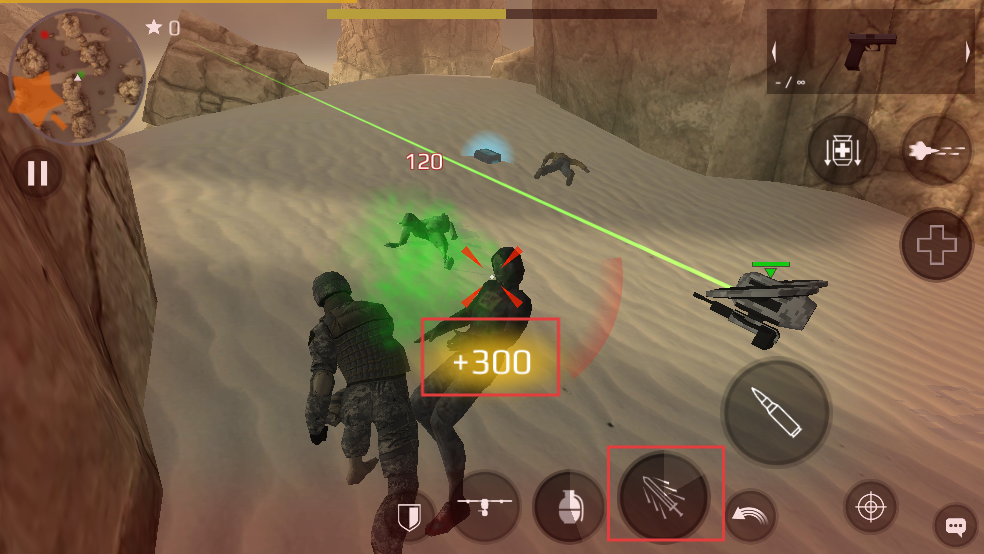Pause the game

click(x=37, y=174)
